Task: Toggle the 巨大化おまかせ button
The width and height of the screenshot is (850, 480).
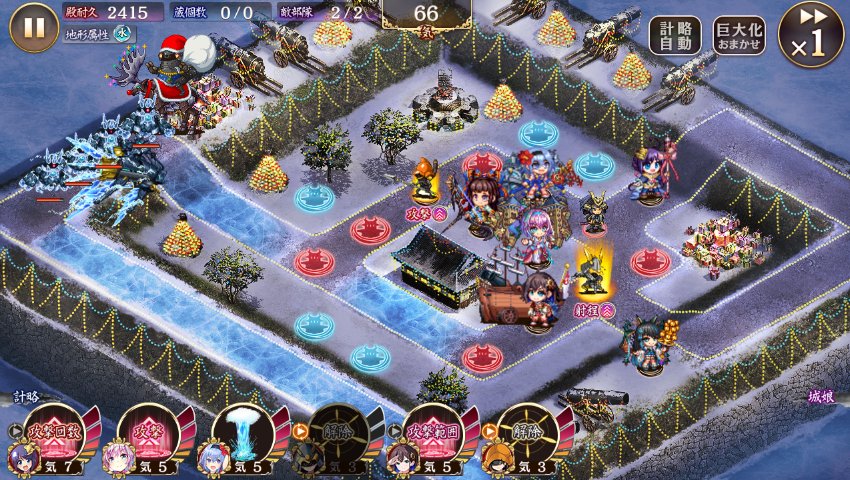Action: coord(739,36)
